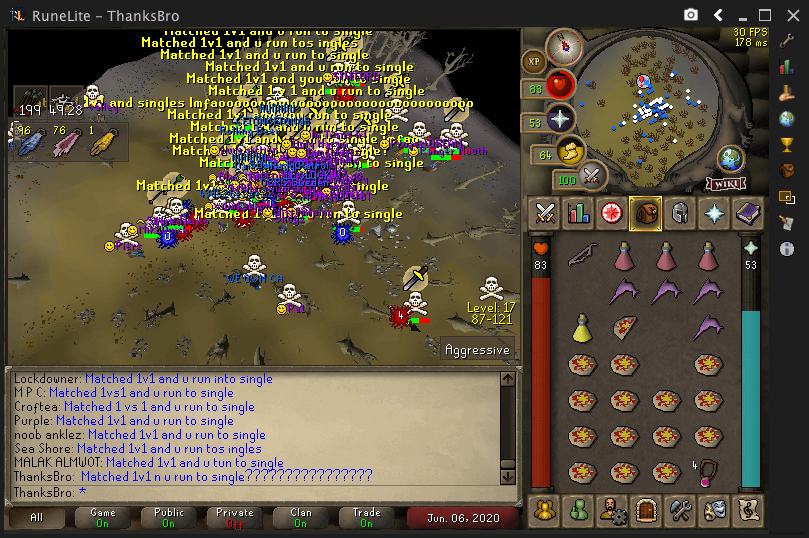The height and width of the screenshot is (538, 809).
Task: Select the yellow potion in inventory
Action: [582, 327]
